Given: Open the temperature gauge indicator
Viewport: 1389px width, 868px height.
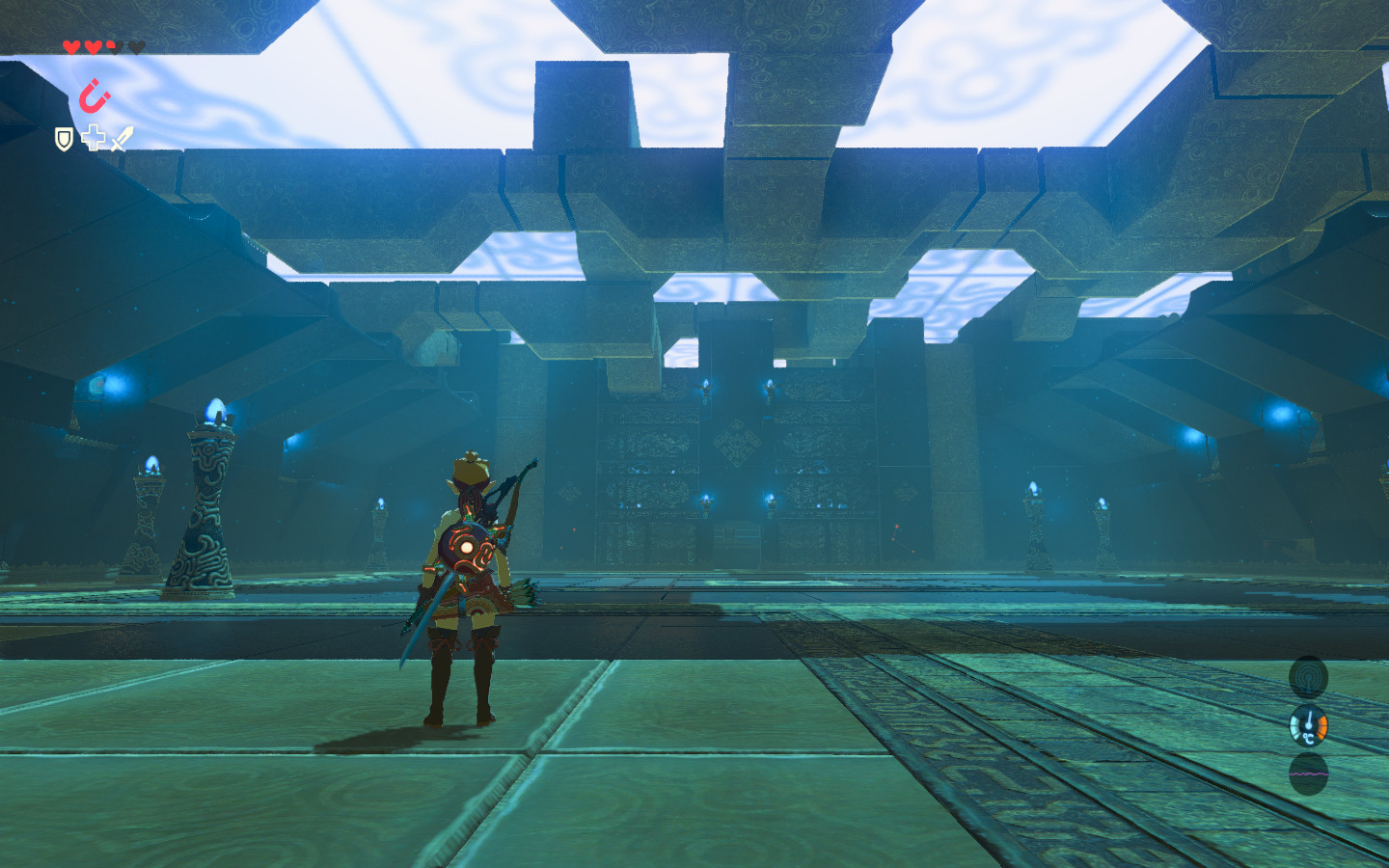Looking at the screenshot, I should (x=1309, y=725).
